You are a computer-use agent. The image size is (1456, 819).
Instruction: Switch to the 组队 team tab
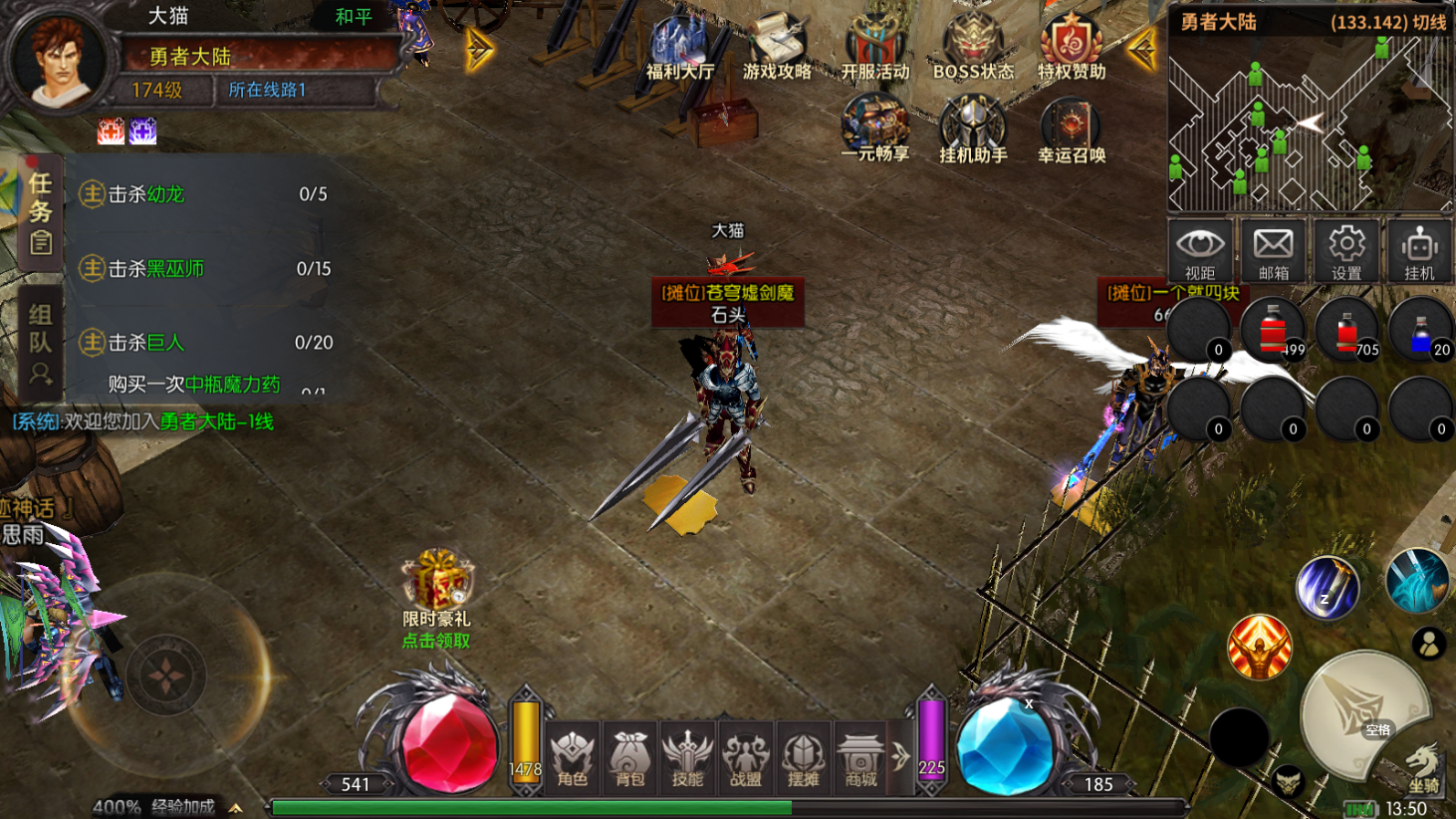(x=40, y=343)
